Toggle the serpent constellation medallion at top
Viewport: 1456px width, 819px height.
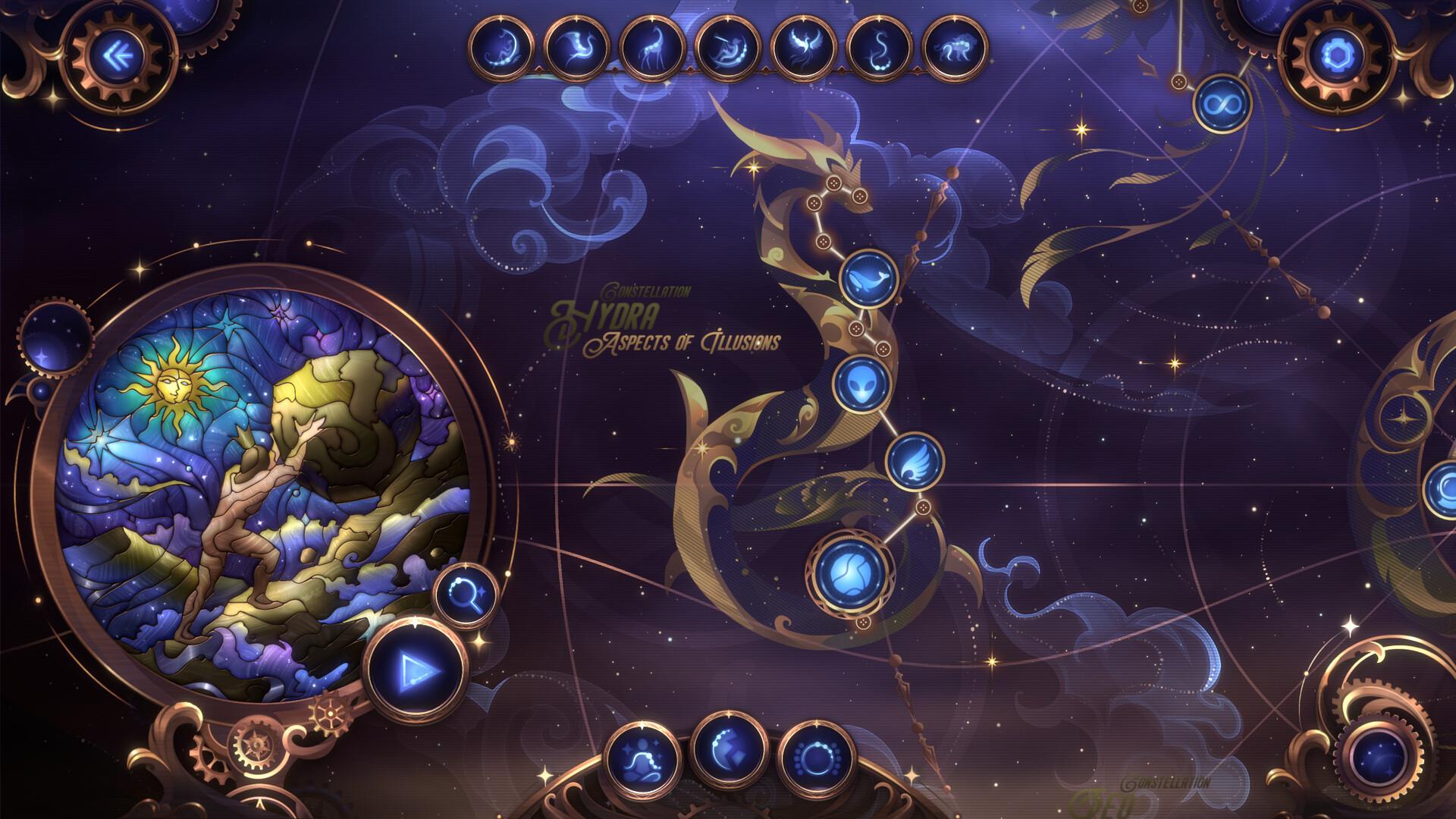click(875, 47)
